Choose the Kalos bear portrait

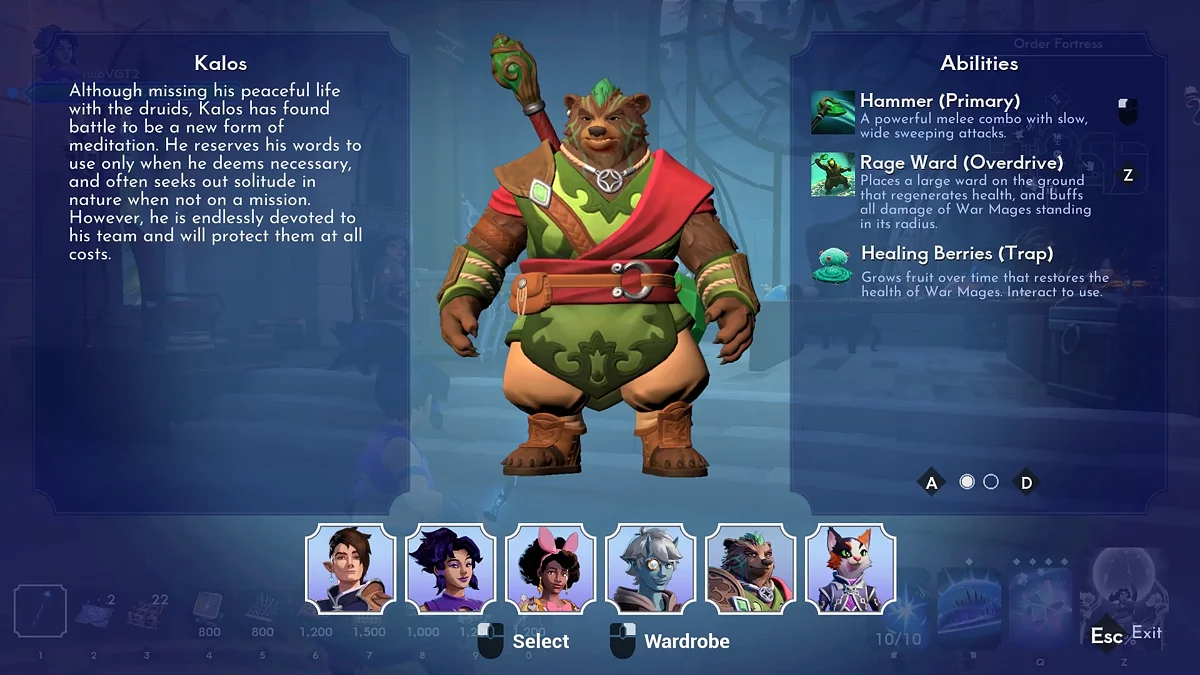tap(750, 569)
